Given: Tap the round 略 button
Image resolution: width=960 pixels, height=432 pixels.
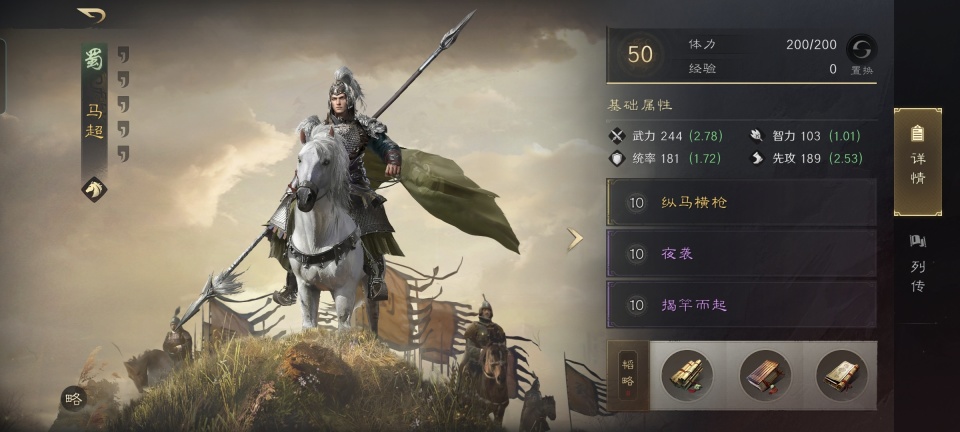Looking at the screenshot, I should pyautogui.click(x=73, y=398).
